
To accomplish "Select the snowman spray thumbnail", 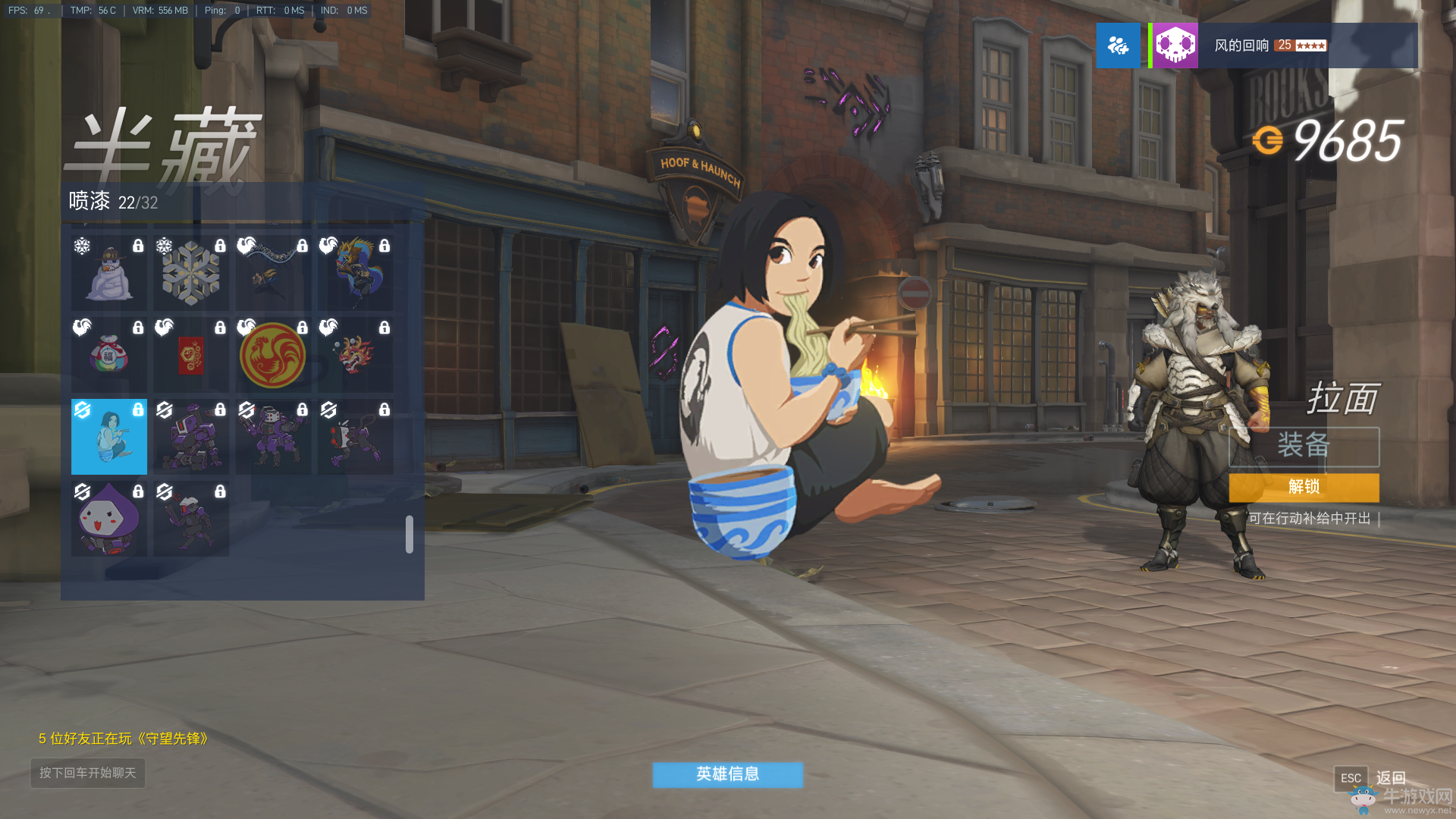I will click(x=109, y=273).
